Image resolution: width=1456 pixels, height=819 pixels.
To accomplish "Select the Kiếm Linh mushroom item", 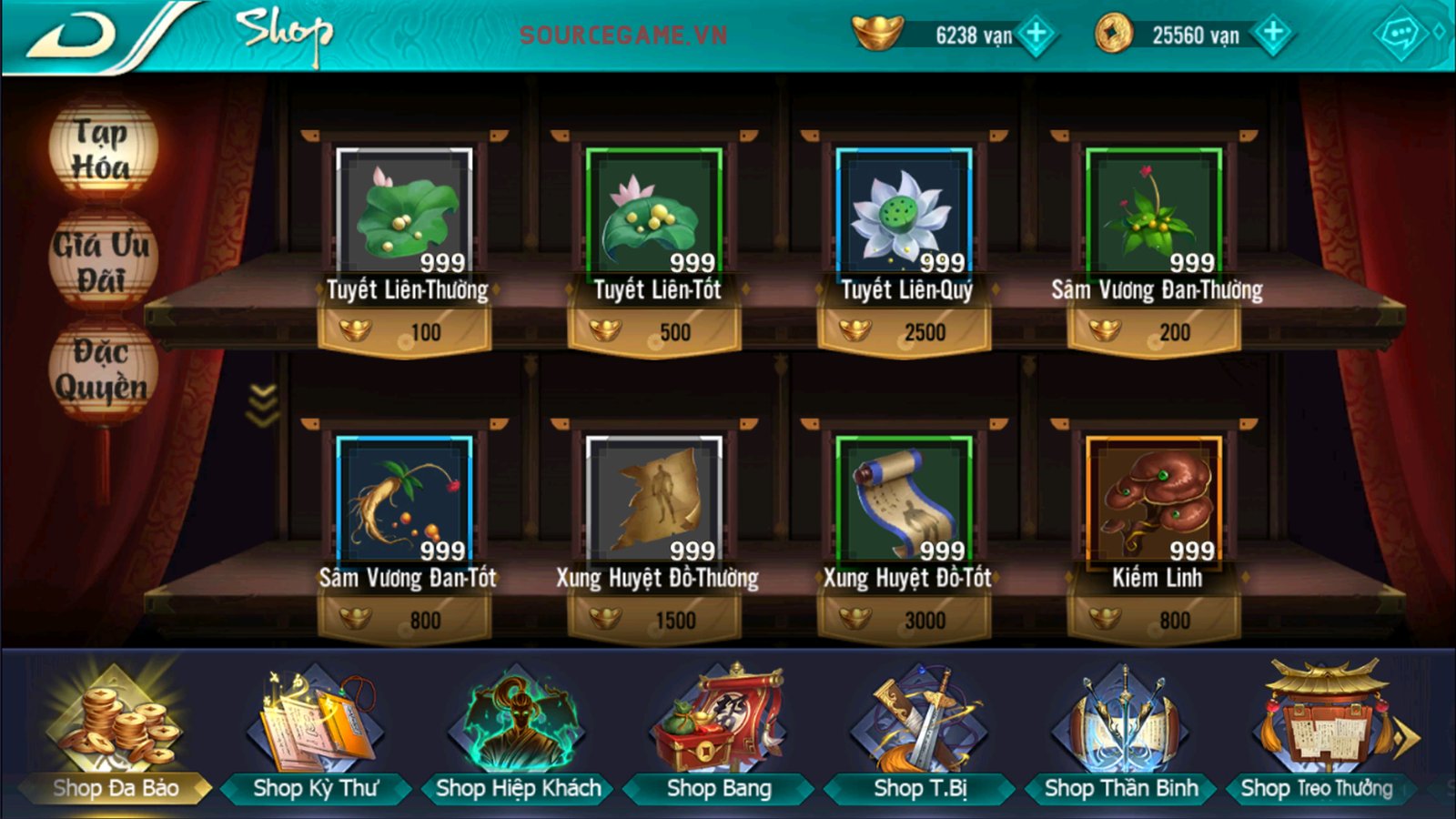I will (x=1154, y=500).
